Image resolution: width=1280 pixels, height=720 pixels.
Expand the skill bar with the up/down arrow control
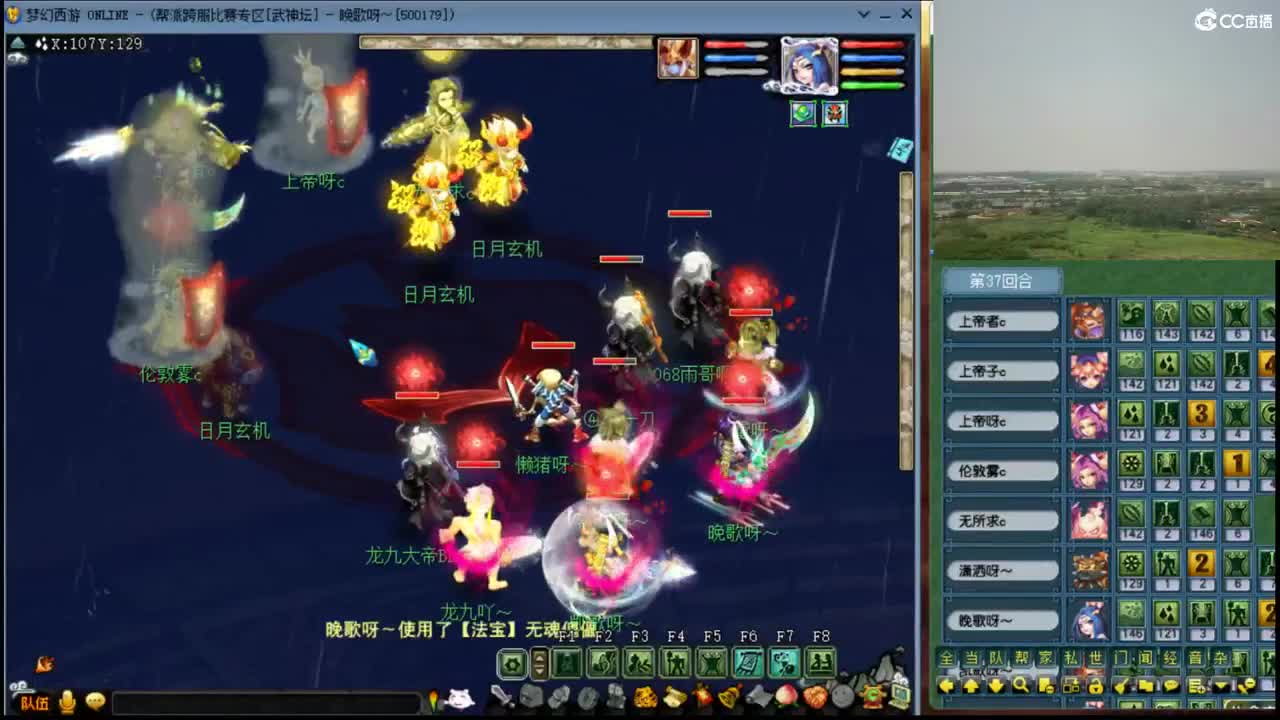tap(538, 662)
